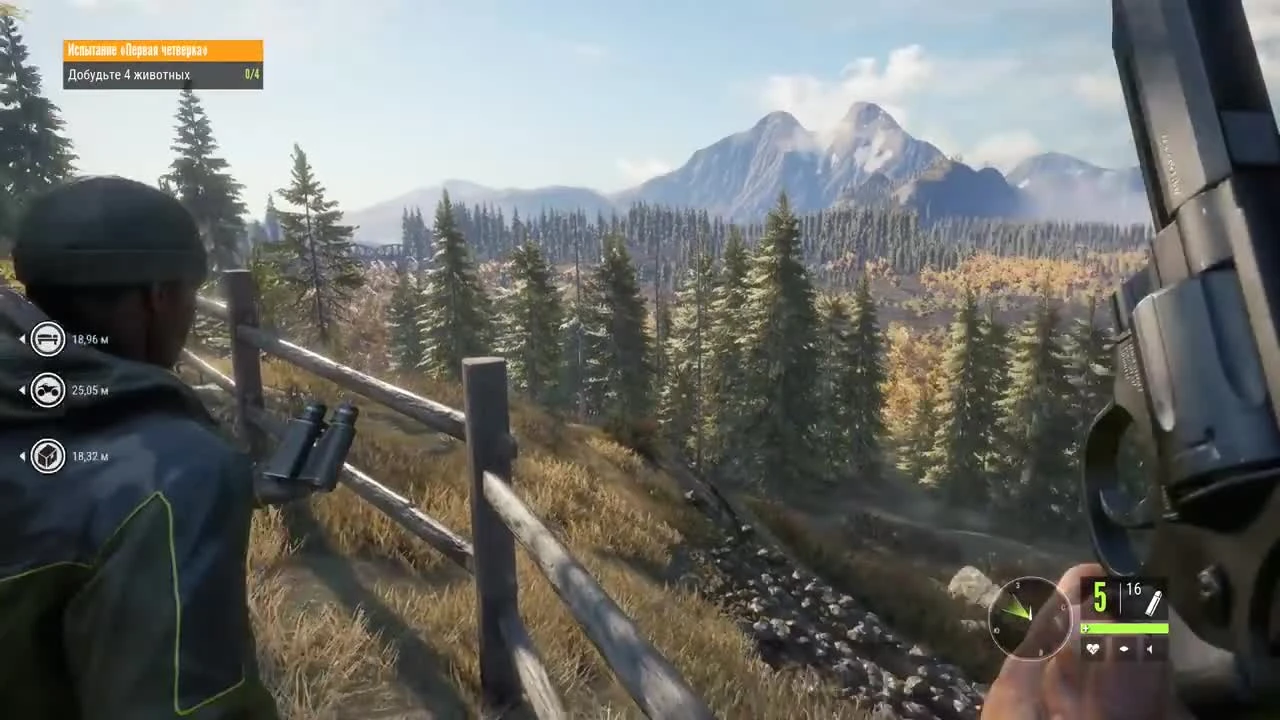
Task: Click the green stamina bar
Action: [1125, 628]
